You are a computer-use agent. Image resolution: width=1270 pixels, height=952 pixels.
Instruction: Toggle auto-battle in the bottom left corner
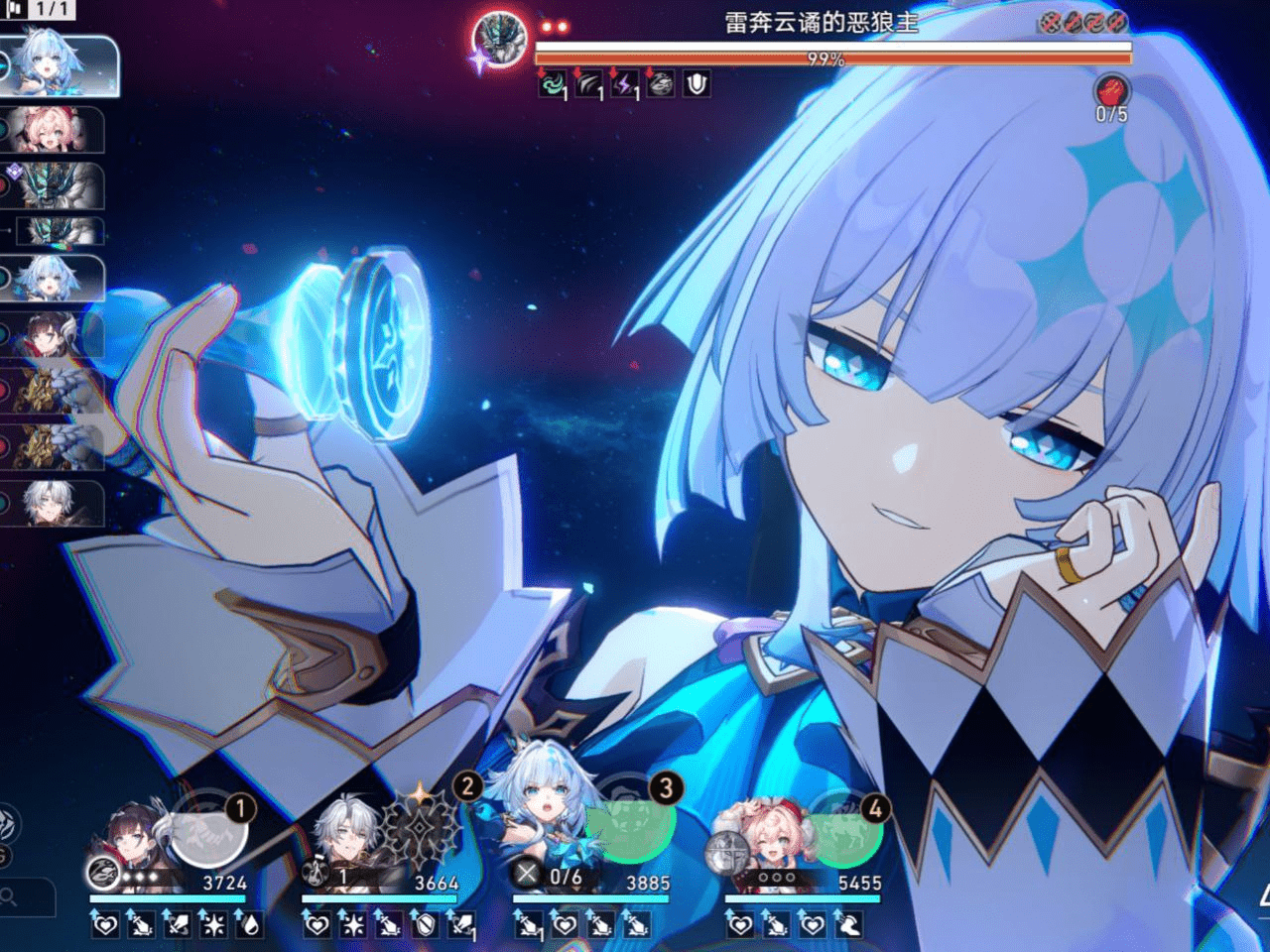[10, 821]
